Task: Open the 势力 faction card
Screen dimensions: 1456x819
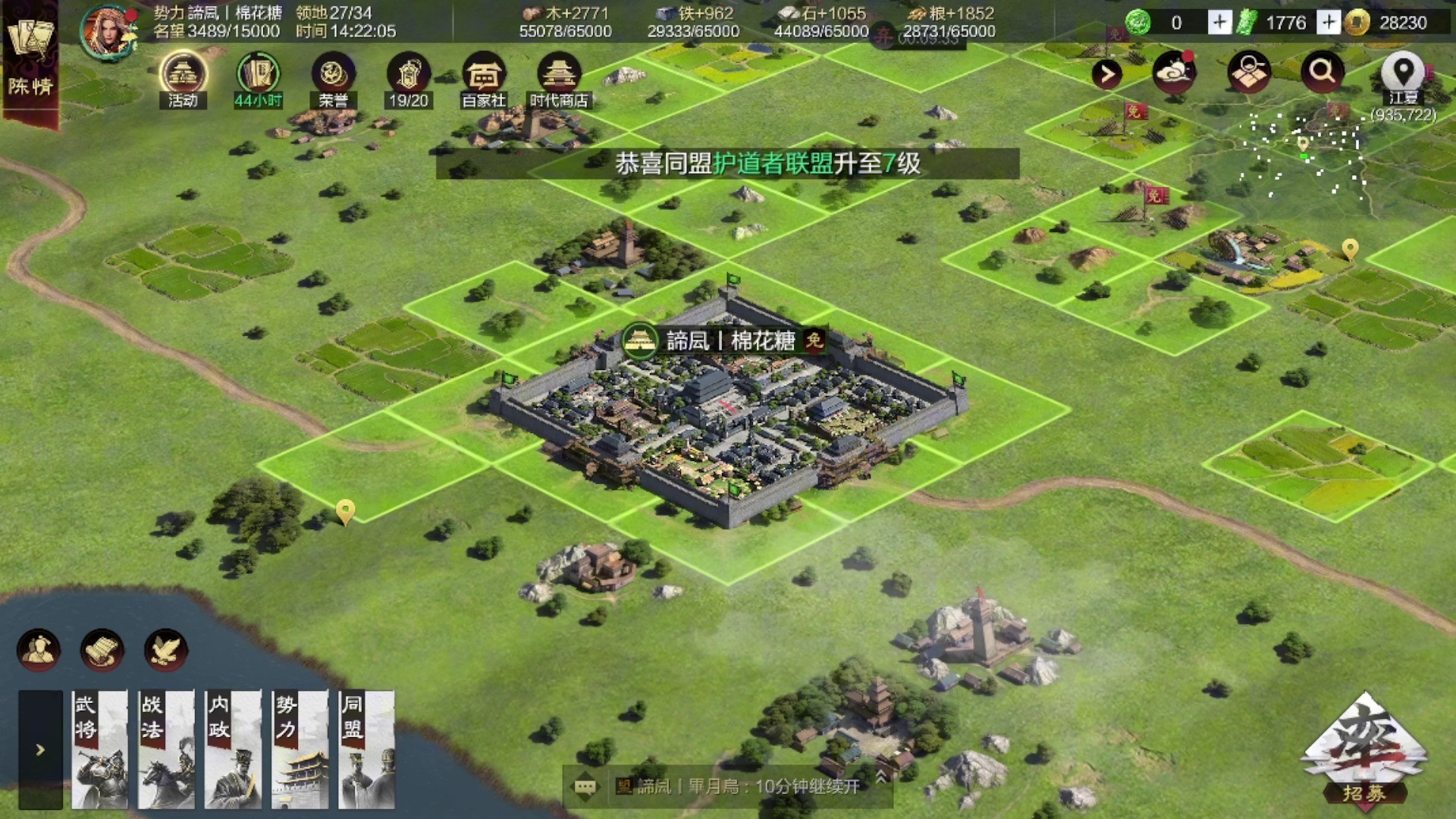Action: [x=300, y=749]
